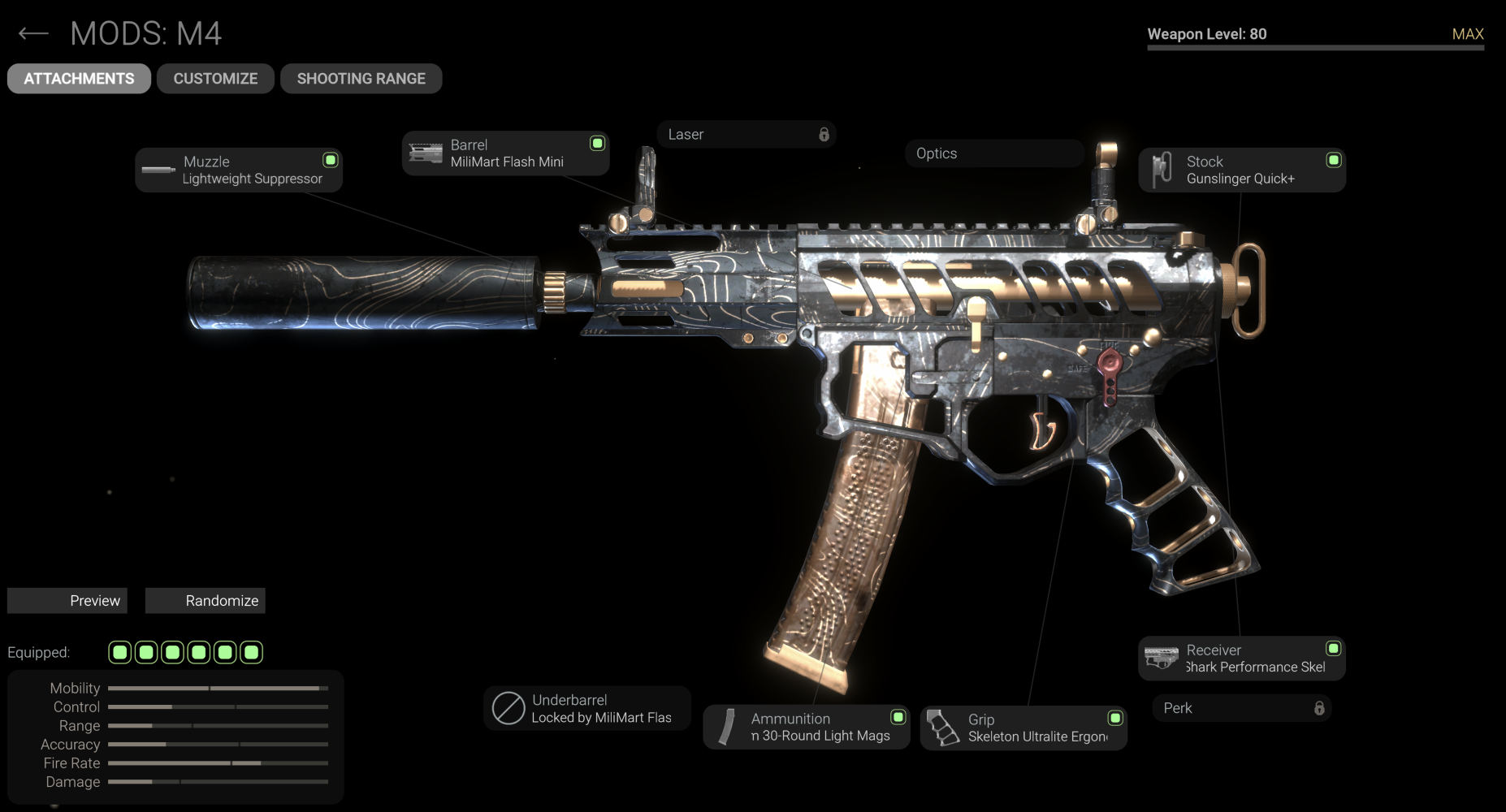Screen dimensions: 1506x812
Task: Select the Grip Skeleton Ultralite slot
Action: (1023, 728)
